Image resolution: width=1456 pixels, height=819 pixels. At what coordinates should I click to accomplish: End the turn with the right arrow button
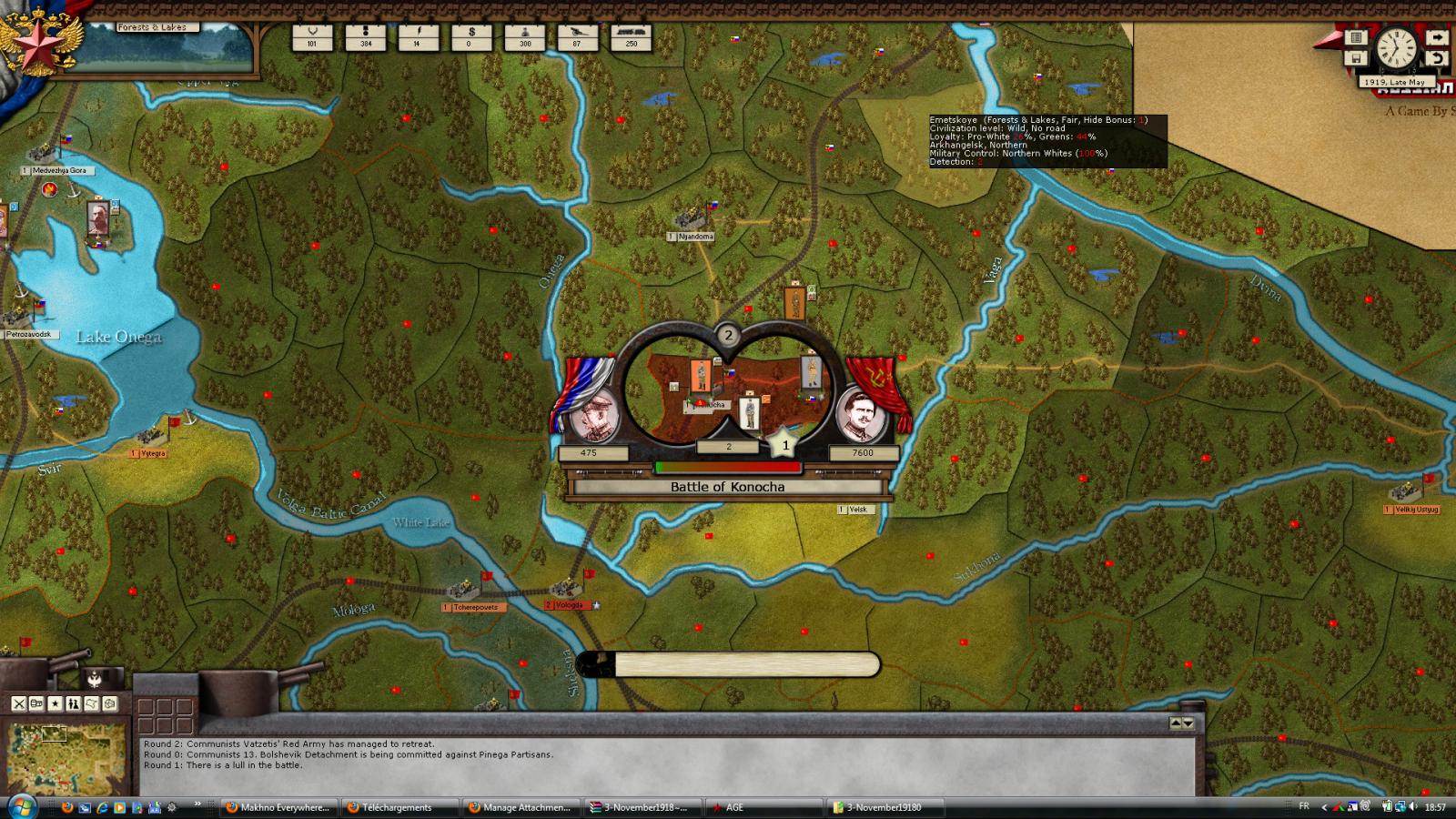coord(1436,37)
